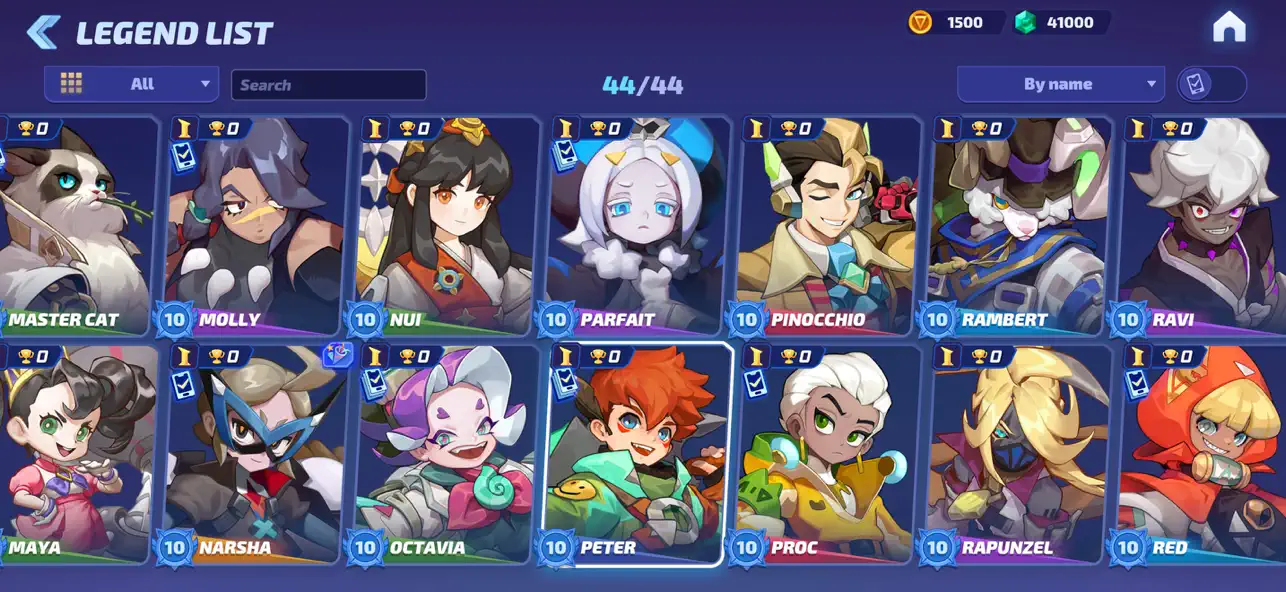Open the All filter dropdown
1286x592 pixels.
[131, 84]
